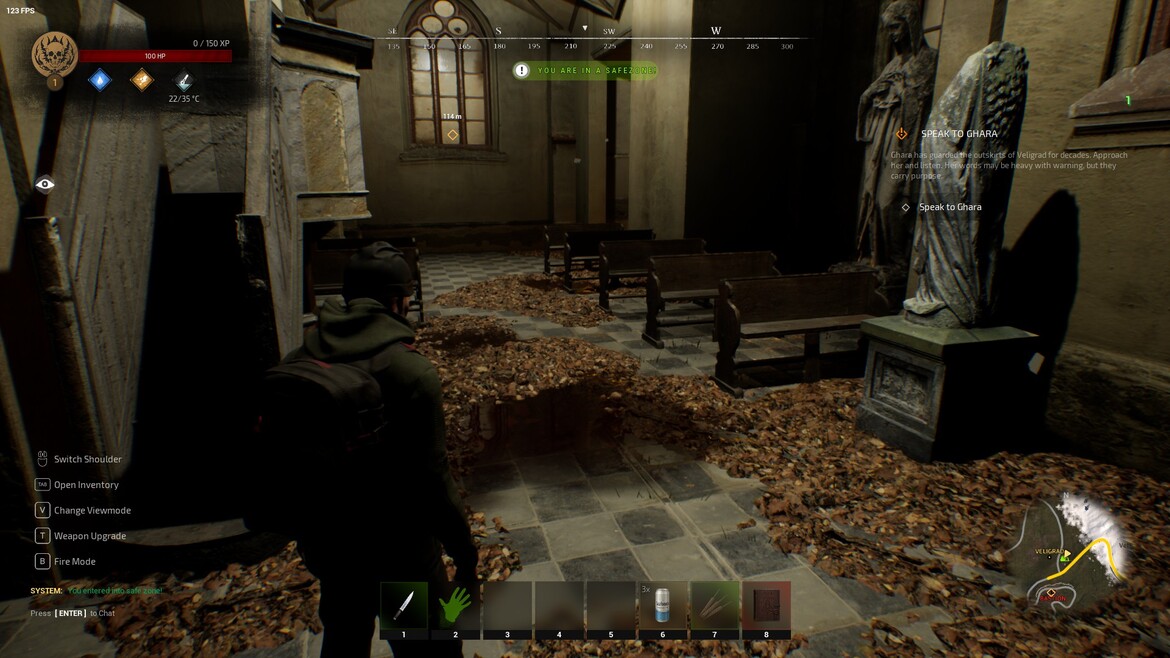Choose the green hand hotbar slot

click(456, 606)
